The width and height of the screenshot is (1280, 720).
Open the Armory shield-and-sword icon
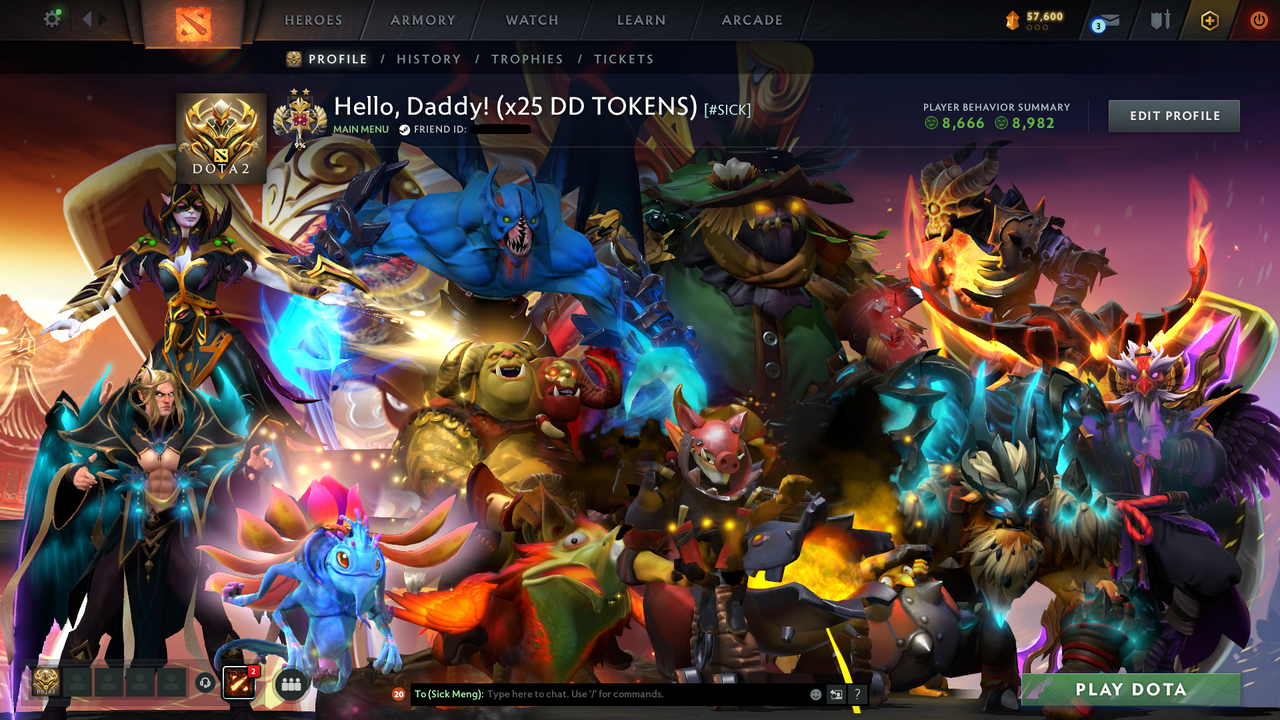[x=1159, y=18]
